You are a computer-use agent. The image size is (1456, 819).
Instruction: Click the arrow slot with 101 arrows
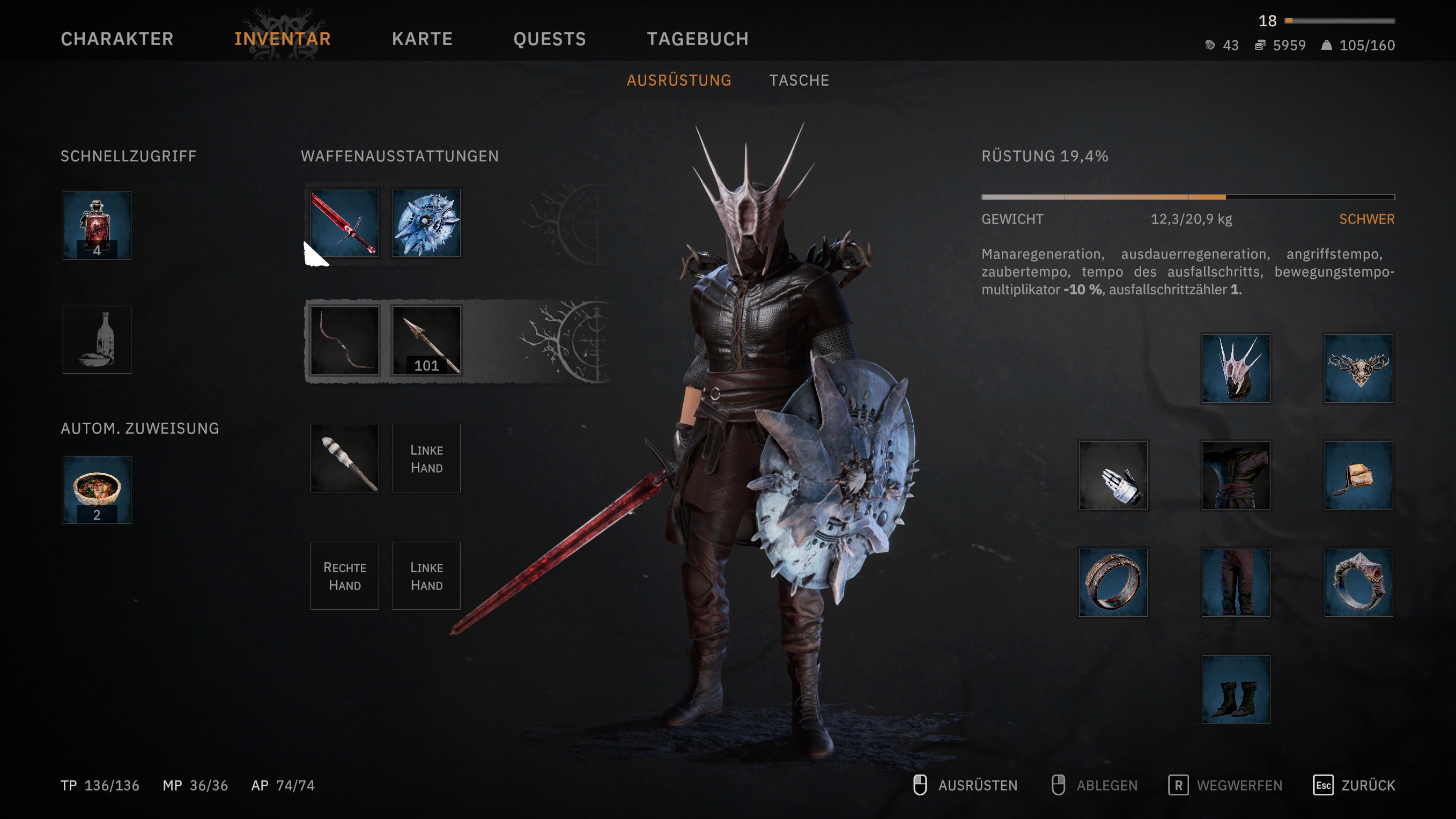427,340
